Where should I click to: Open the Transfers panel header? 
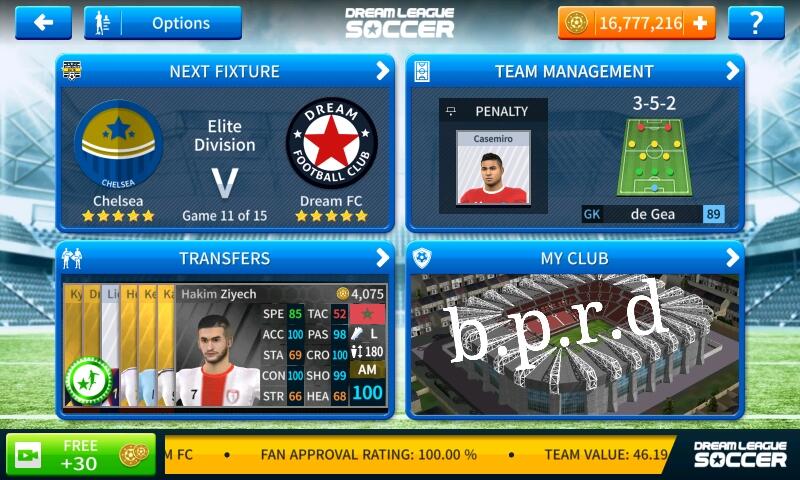tap(225, 258)
